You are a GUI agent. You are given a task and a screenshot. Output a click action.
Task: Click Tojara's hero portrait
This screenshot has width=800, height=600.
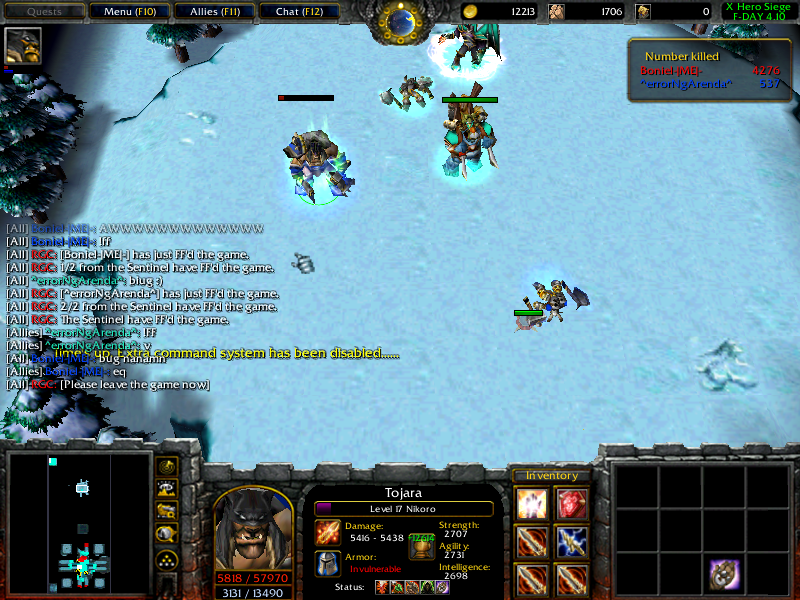(x=252, y=528)
